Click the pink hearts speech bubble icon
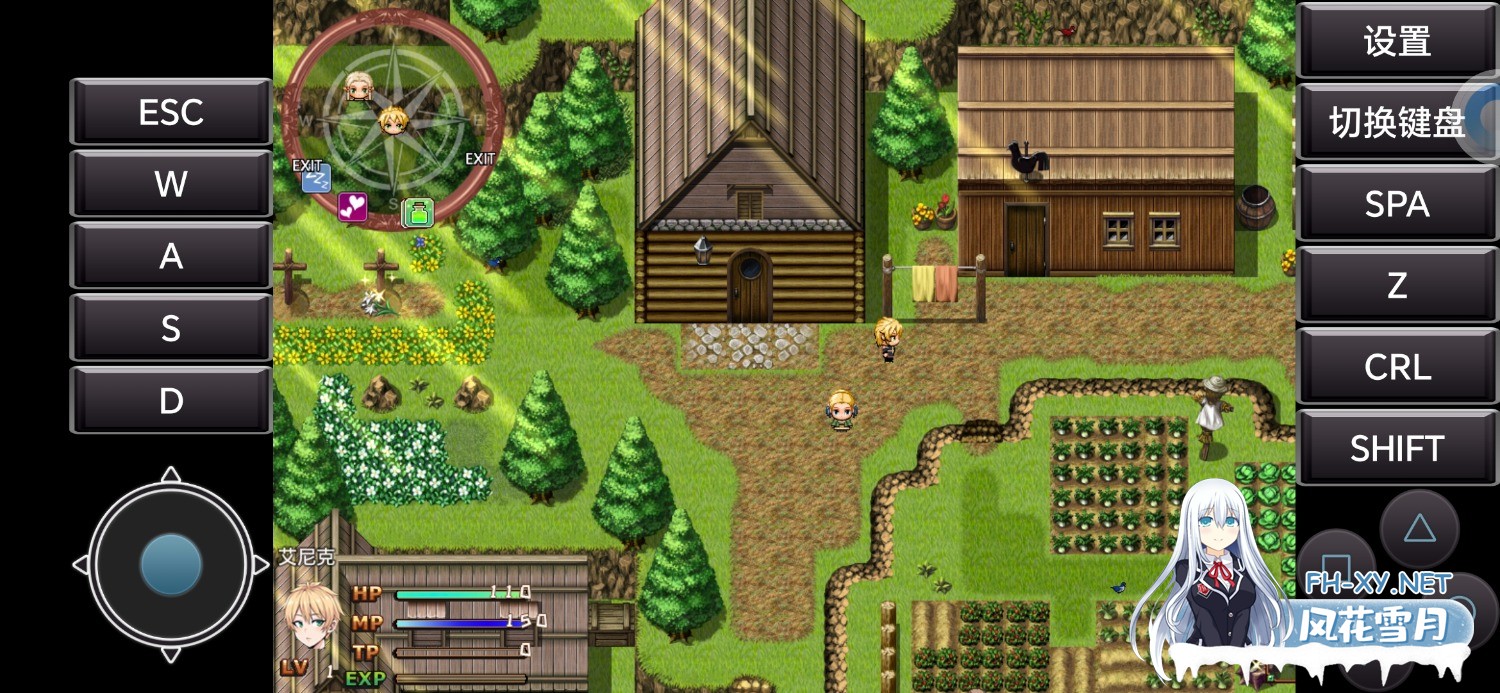The image size is (1500, 693). (352, 207)
